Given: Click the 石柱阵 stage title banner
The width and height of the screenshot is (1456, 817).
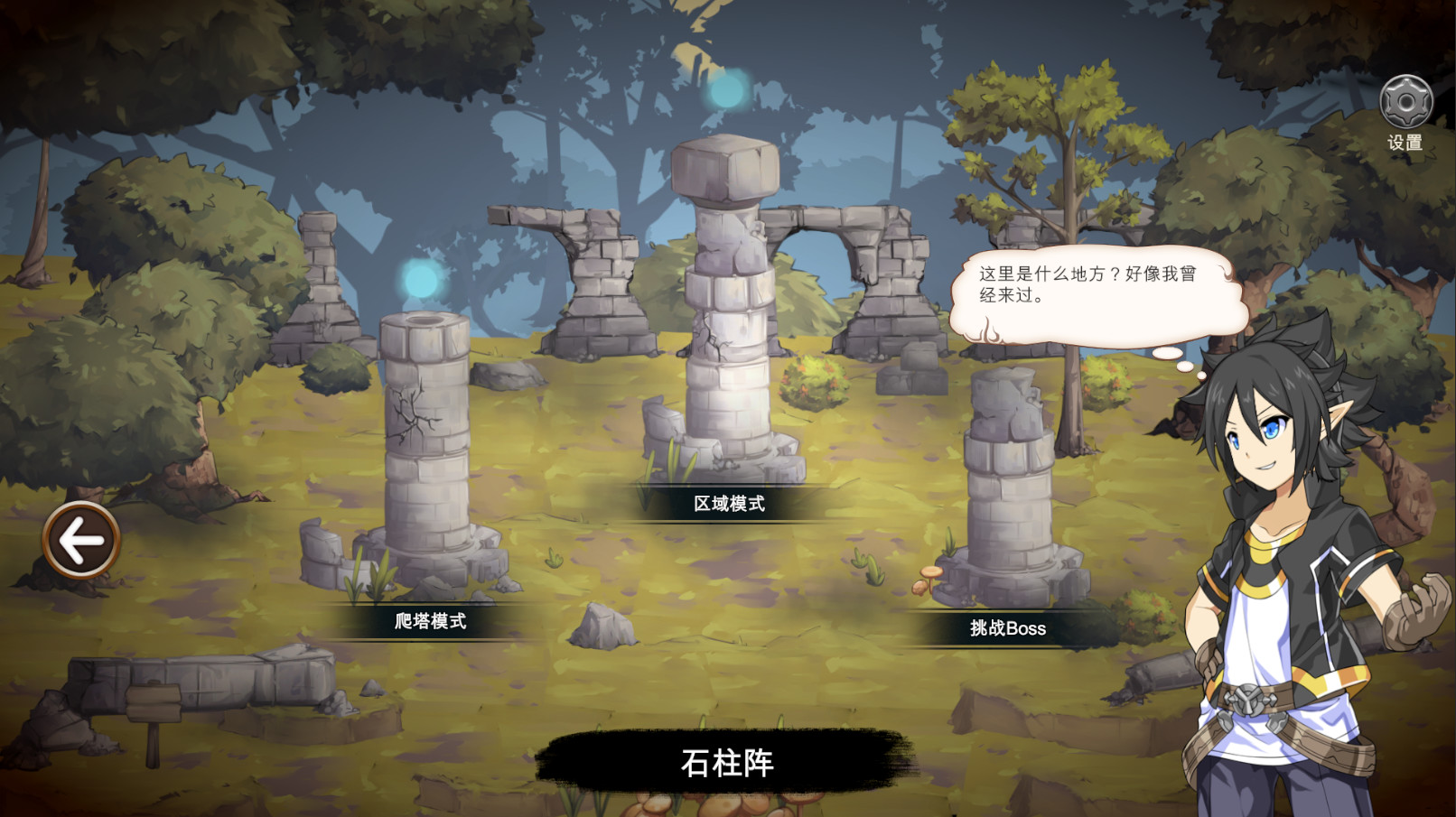Looking at the screenshot, I should point(728,761).
